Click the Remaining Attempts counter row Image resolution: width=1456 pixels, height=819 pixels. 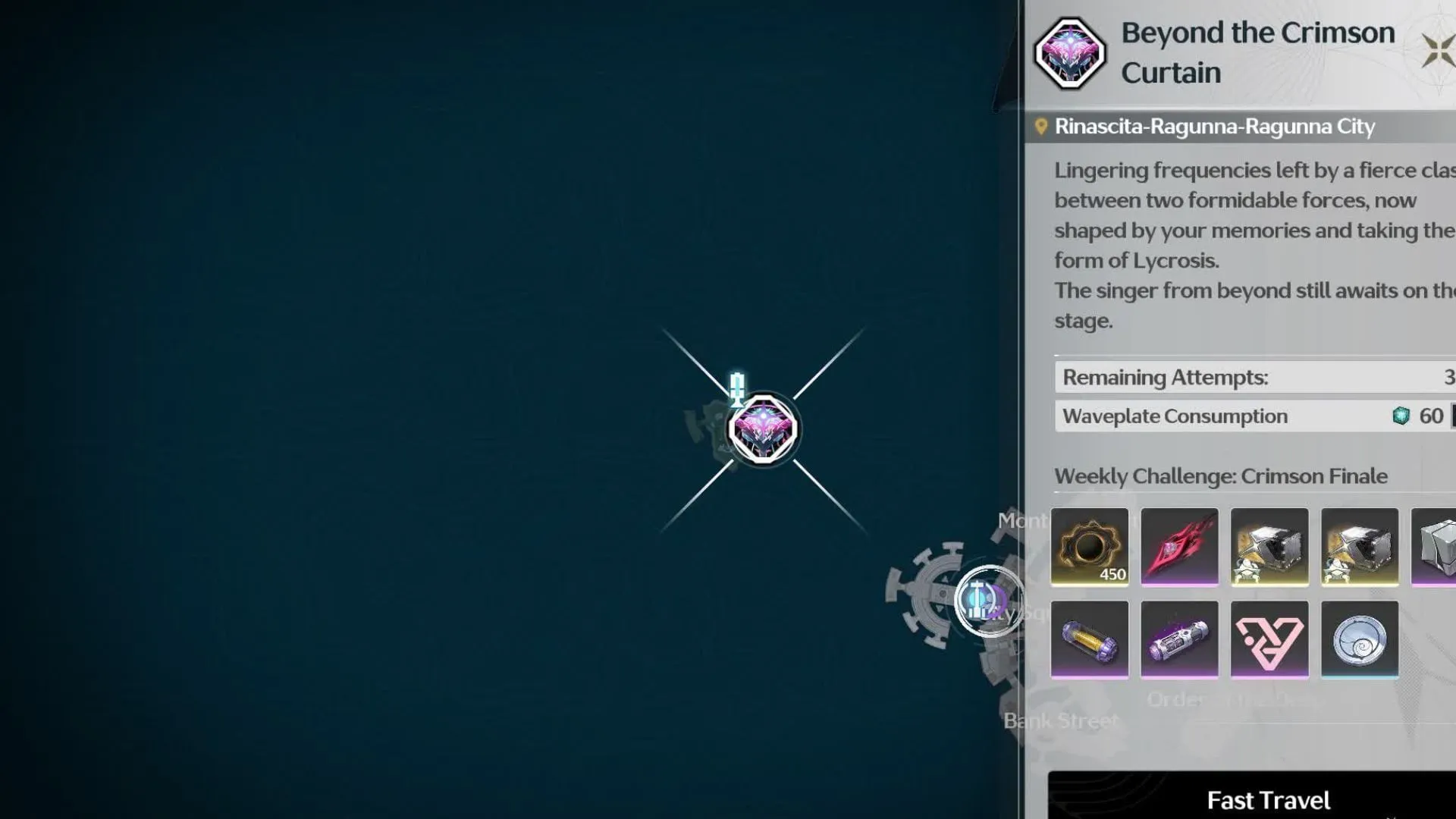(x=1251, y=377)
